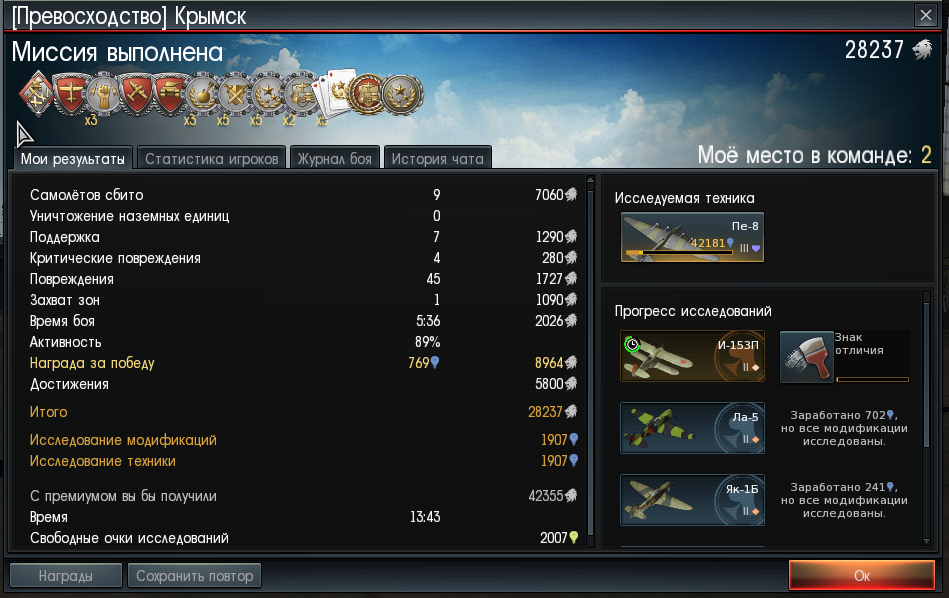Open the Статистика игроков tab
Viewport: 949px width, 598px height.
click(211, 158)
